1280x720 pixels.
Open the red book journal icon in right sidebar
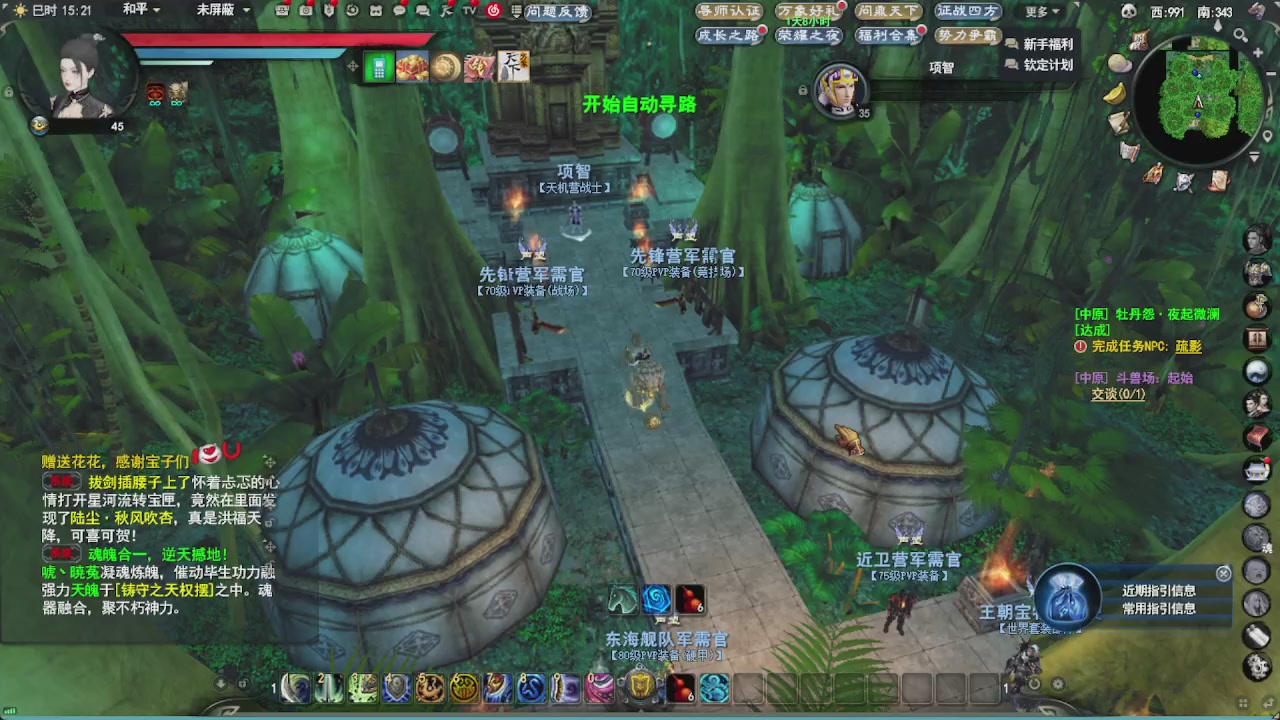1256,438
